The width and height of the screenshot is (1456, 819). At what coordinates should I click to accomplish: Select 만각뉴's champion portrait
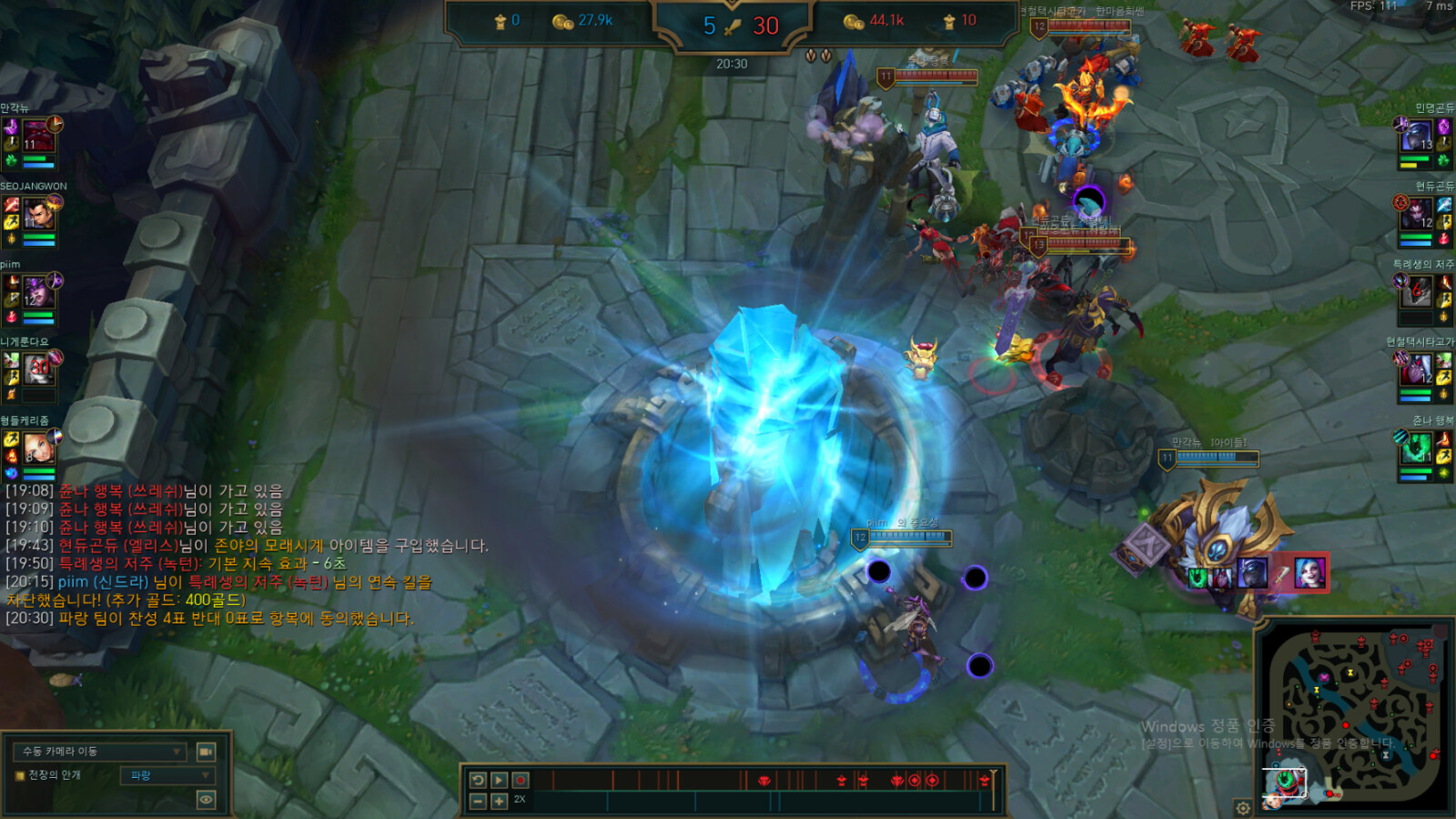point(37,136)
